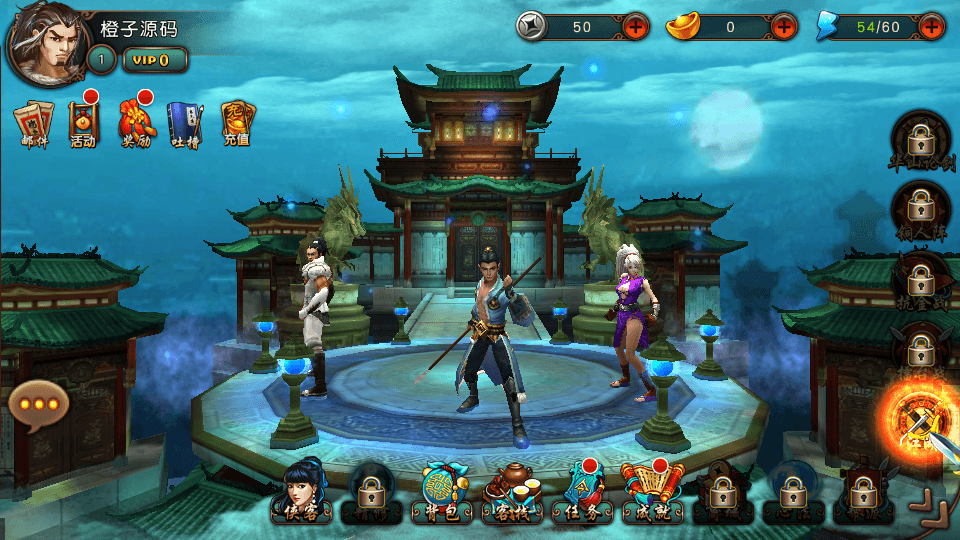Viewport: 960px width, 540px height.
Task: Add gold ingots with the plus button
Action: [784, 27]
